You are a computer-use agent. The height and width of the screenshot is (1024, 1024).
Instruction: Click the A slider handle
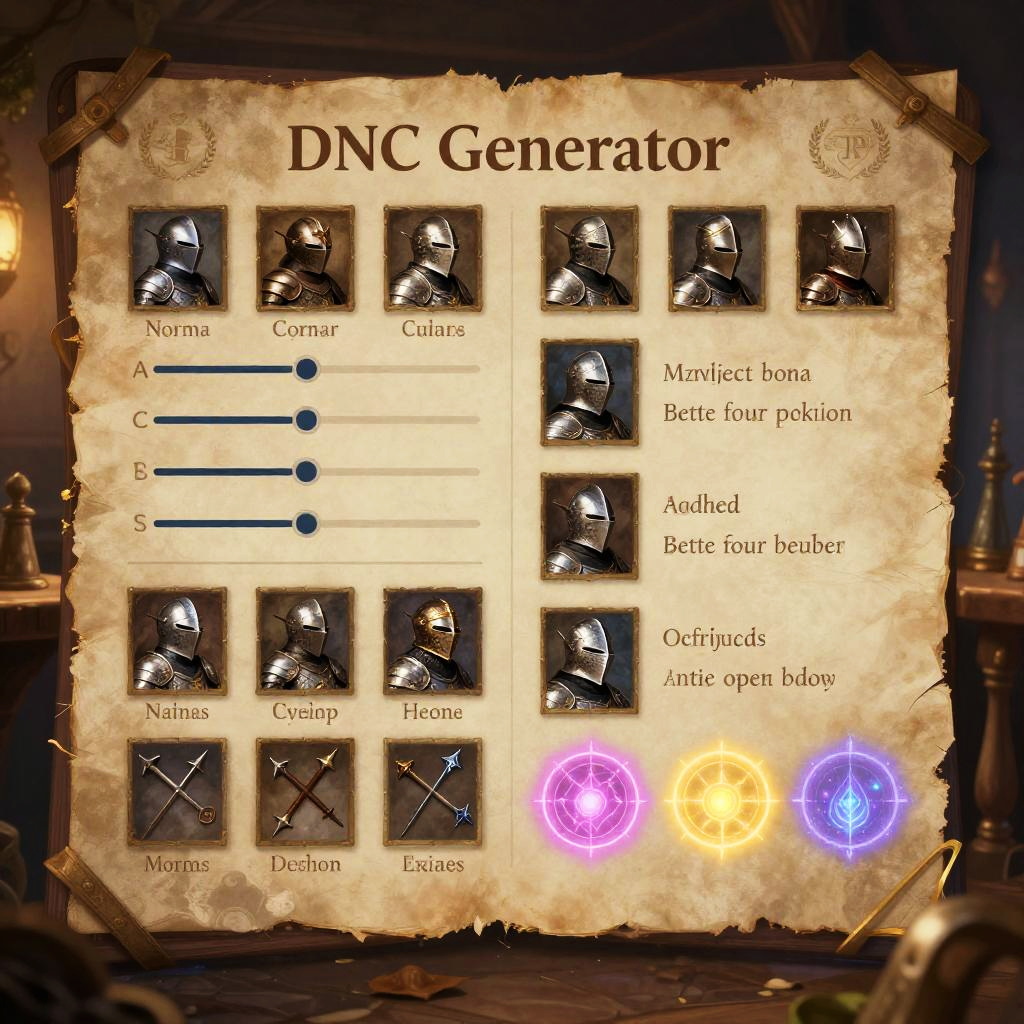[x=306, y=370]
